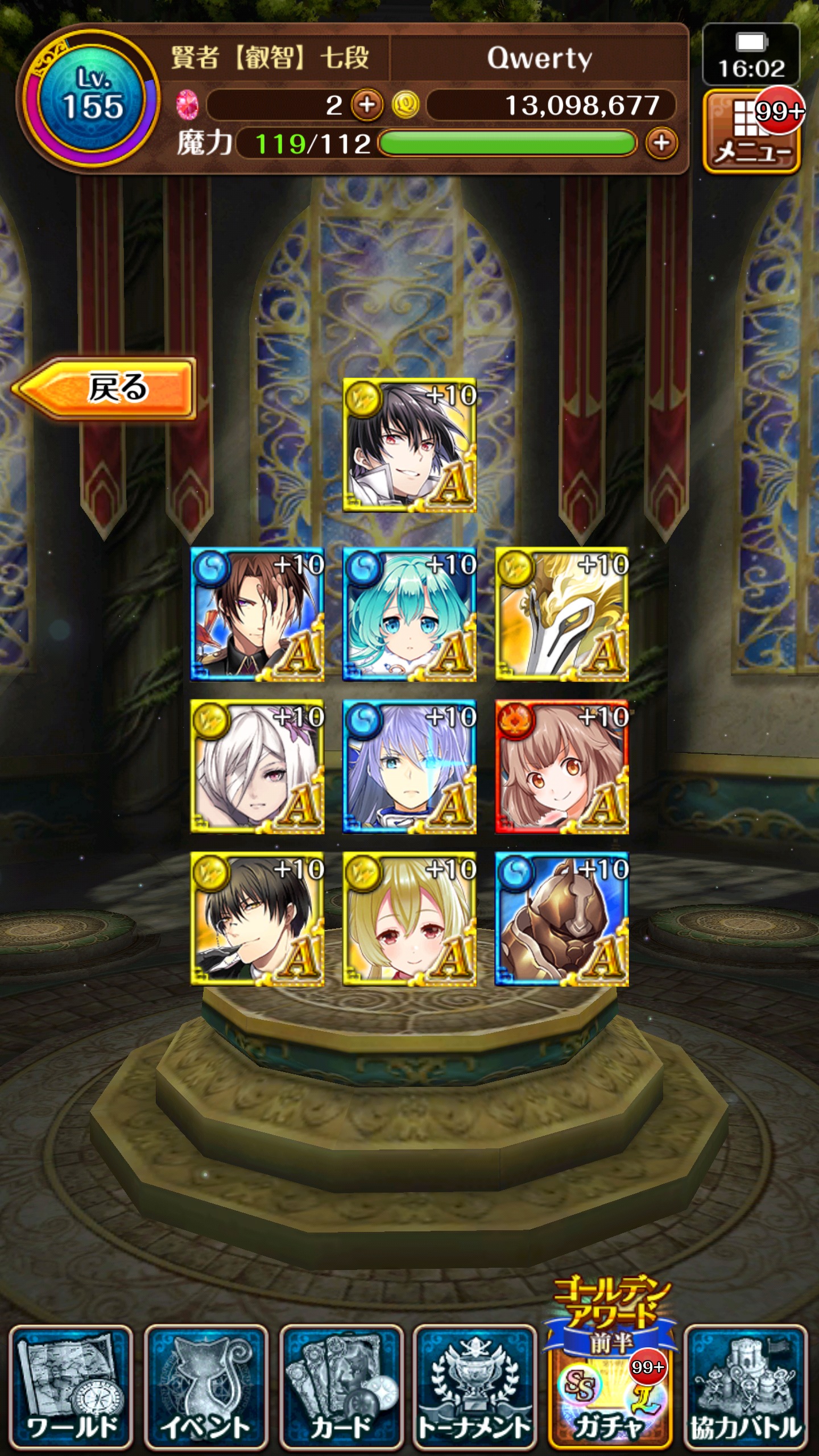Image resolution: width=819 pixels, height=1456 pixels.
Task: Open the カード card menu
Action: coord(341,1388)
